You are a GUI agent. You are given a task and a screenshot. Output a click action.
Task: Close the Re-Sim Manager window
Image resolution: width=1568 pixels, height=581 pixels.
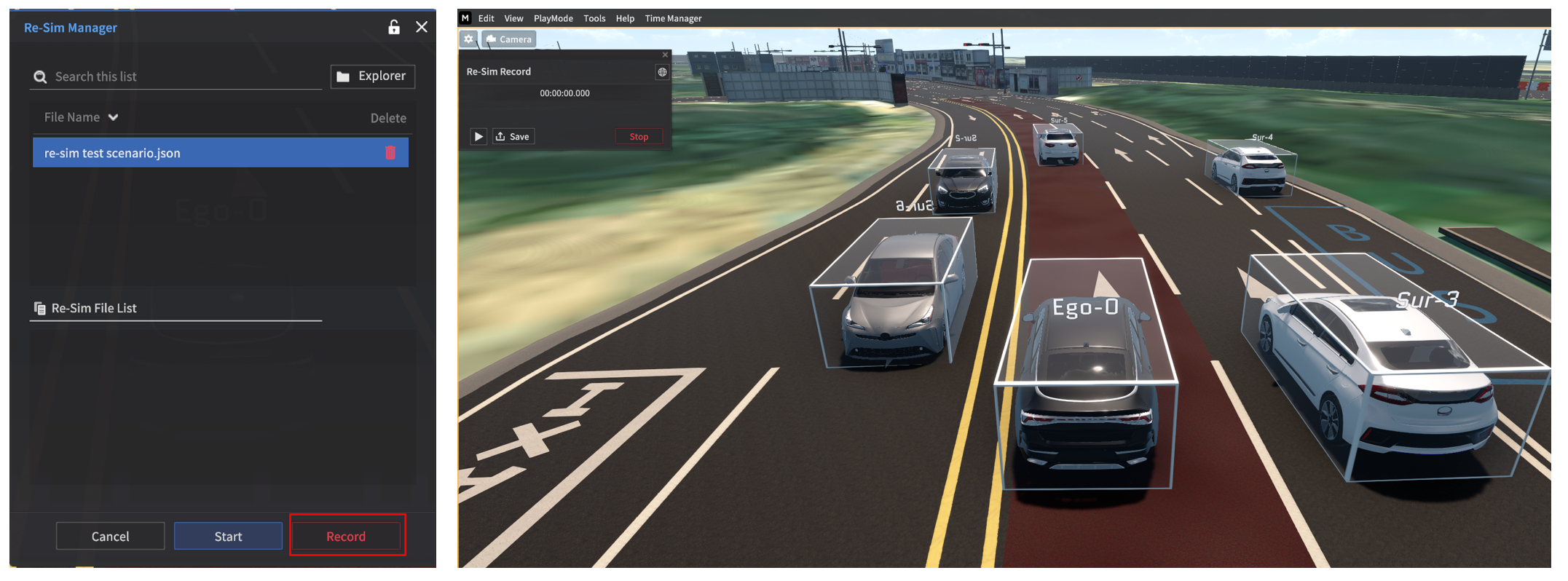422,28
